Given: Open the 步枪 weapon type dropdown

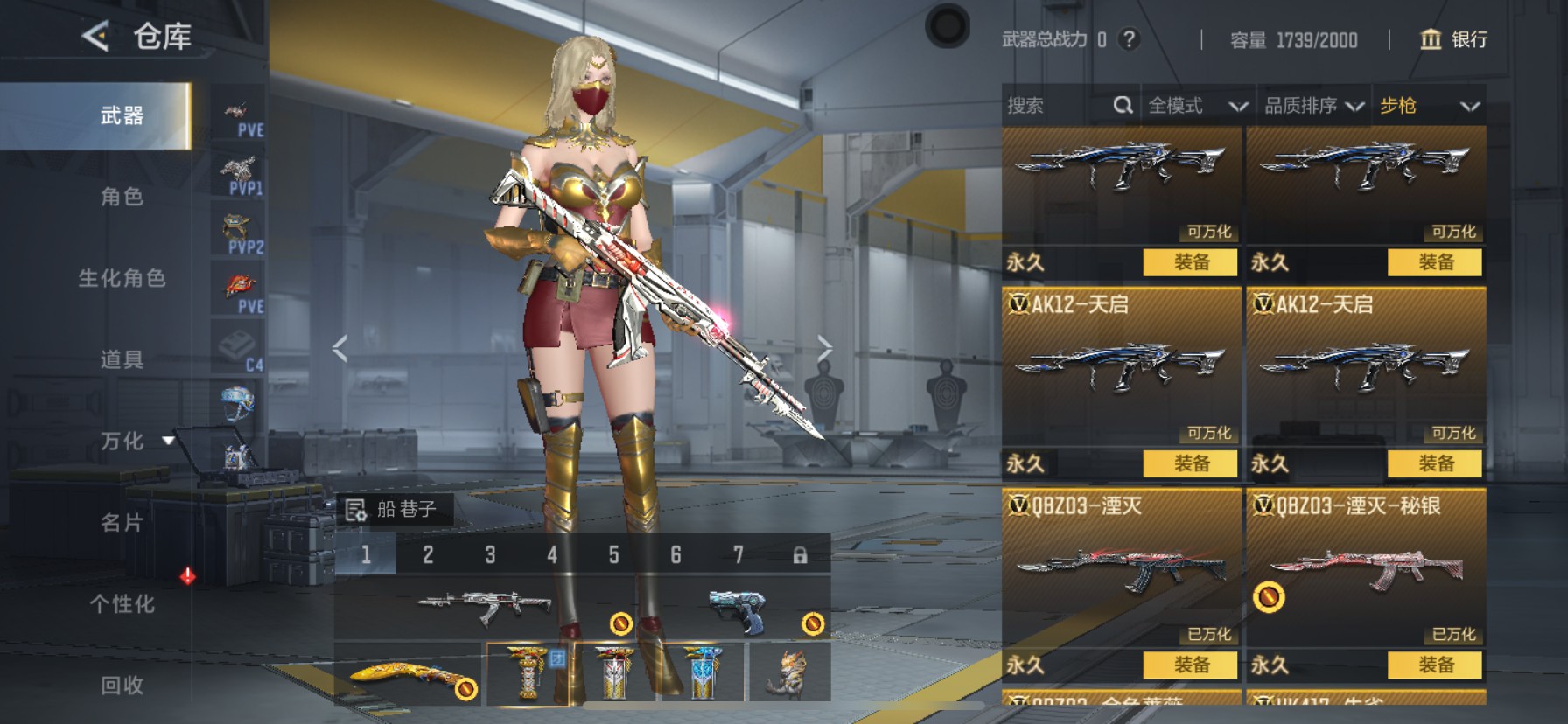Looking at the screenshot, I should [1429, 106].
